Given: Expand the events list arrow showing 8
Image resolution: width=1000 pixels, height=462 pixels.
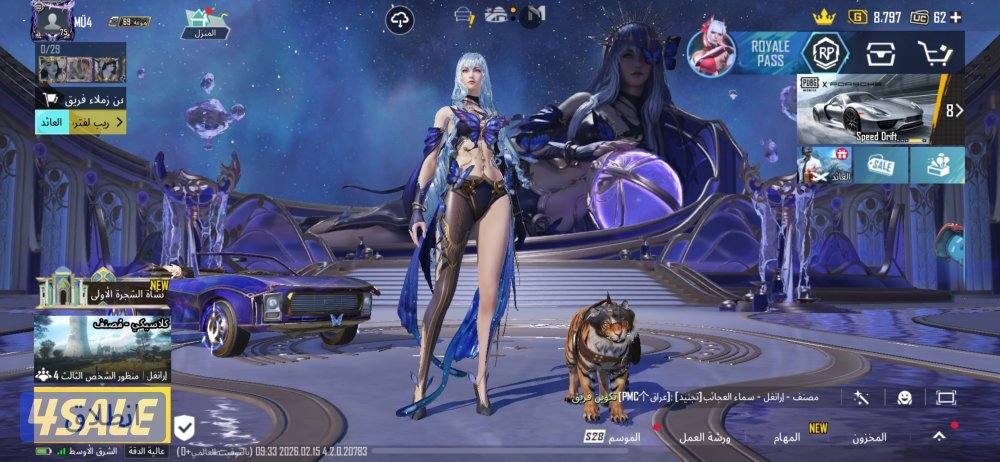Looking at the screenshot, I should click(x=954, y=110).
